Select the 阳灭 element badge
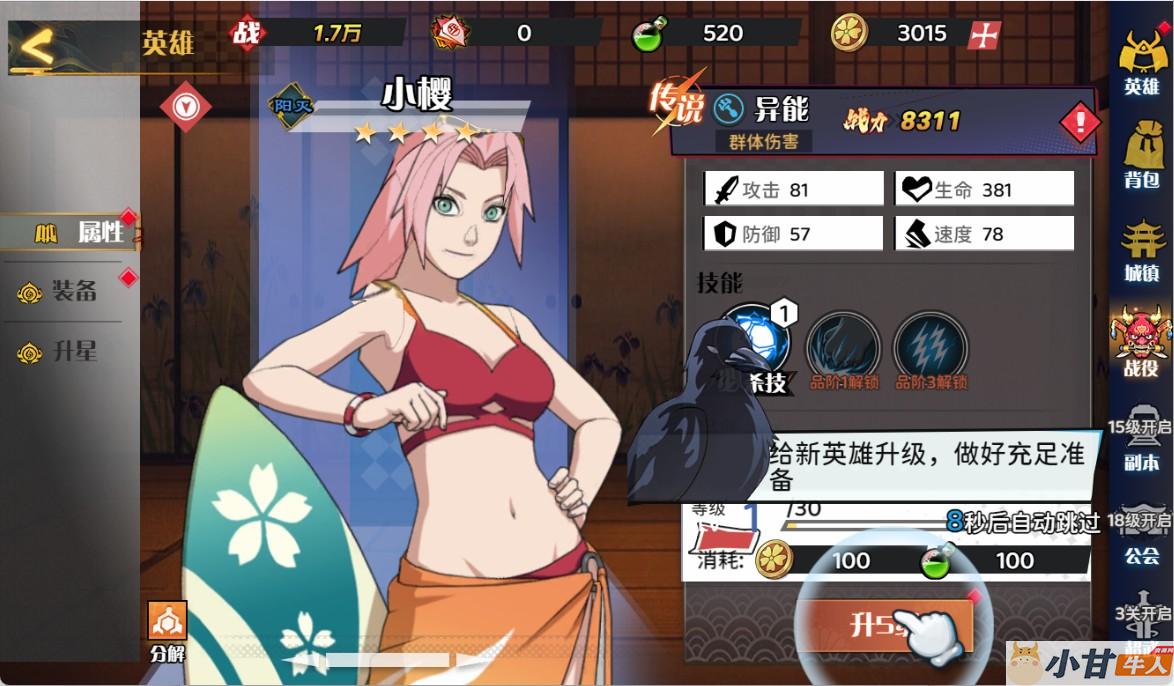Image resolution: width=1174 pixels, height=686 pixels. (292, 105)
